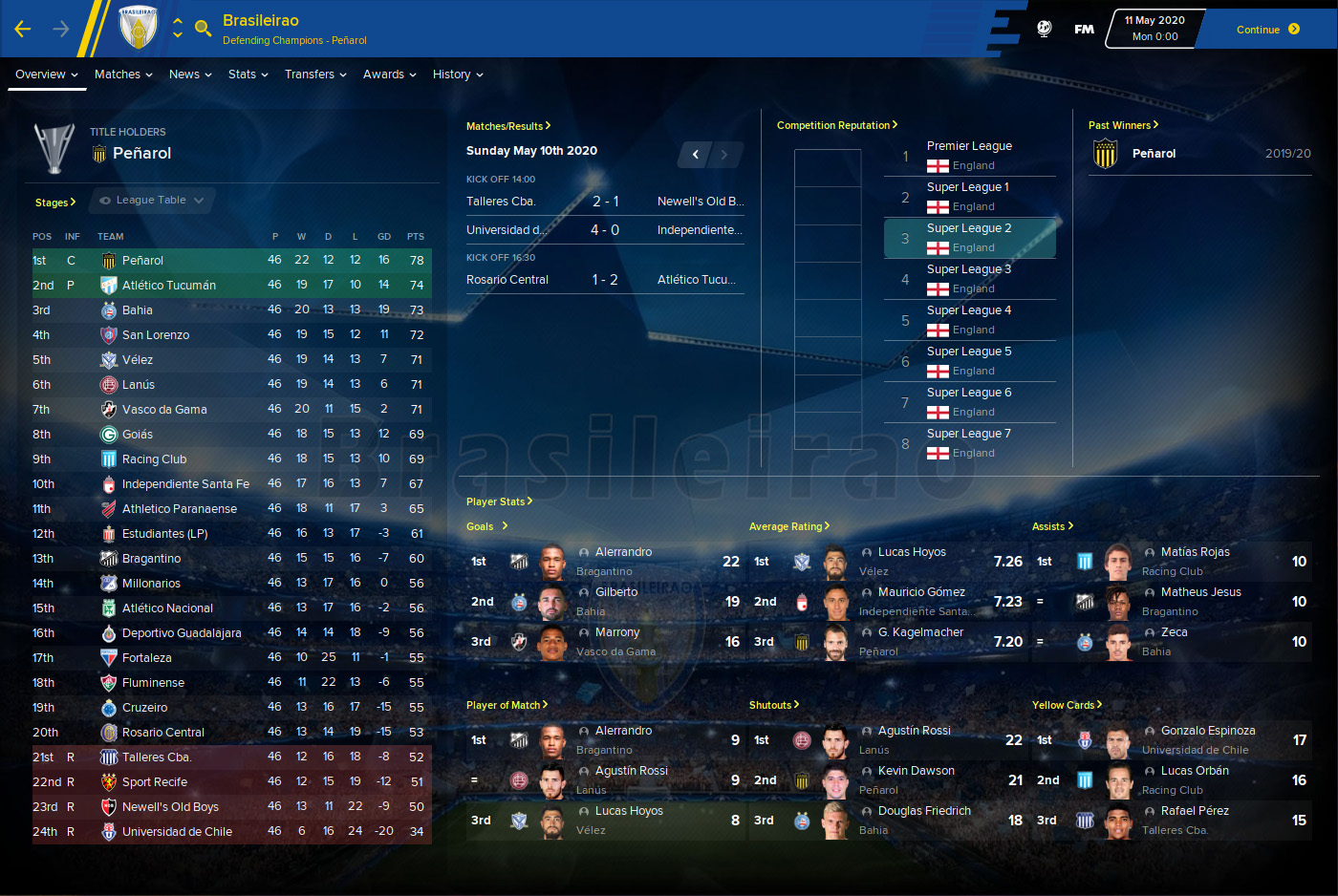The image size is (1338, 896).
Task: Select Peñarol in the league table
Action: 142,261
